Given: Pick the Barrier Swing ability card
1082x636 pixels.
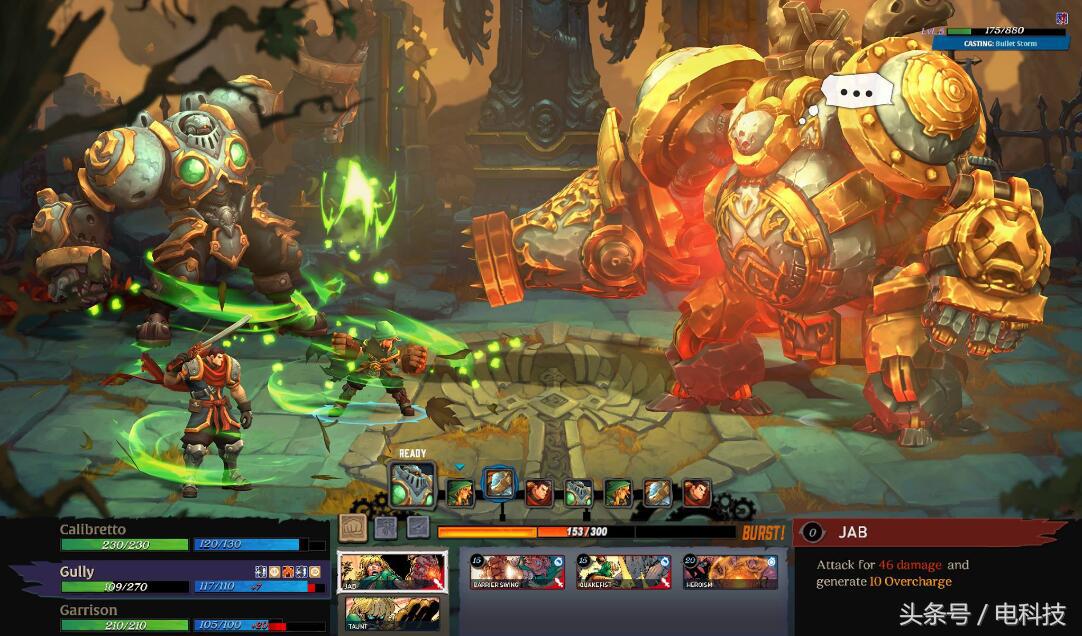Looking at the screenshot, I should point(516,572).
